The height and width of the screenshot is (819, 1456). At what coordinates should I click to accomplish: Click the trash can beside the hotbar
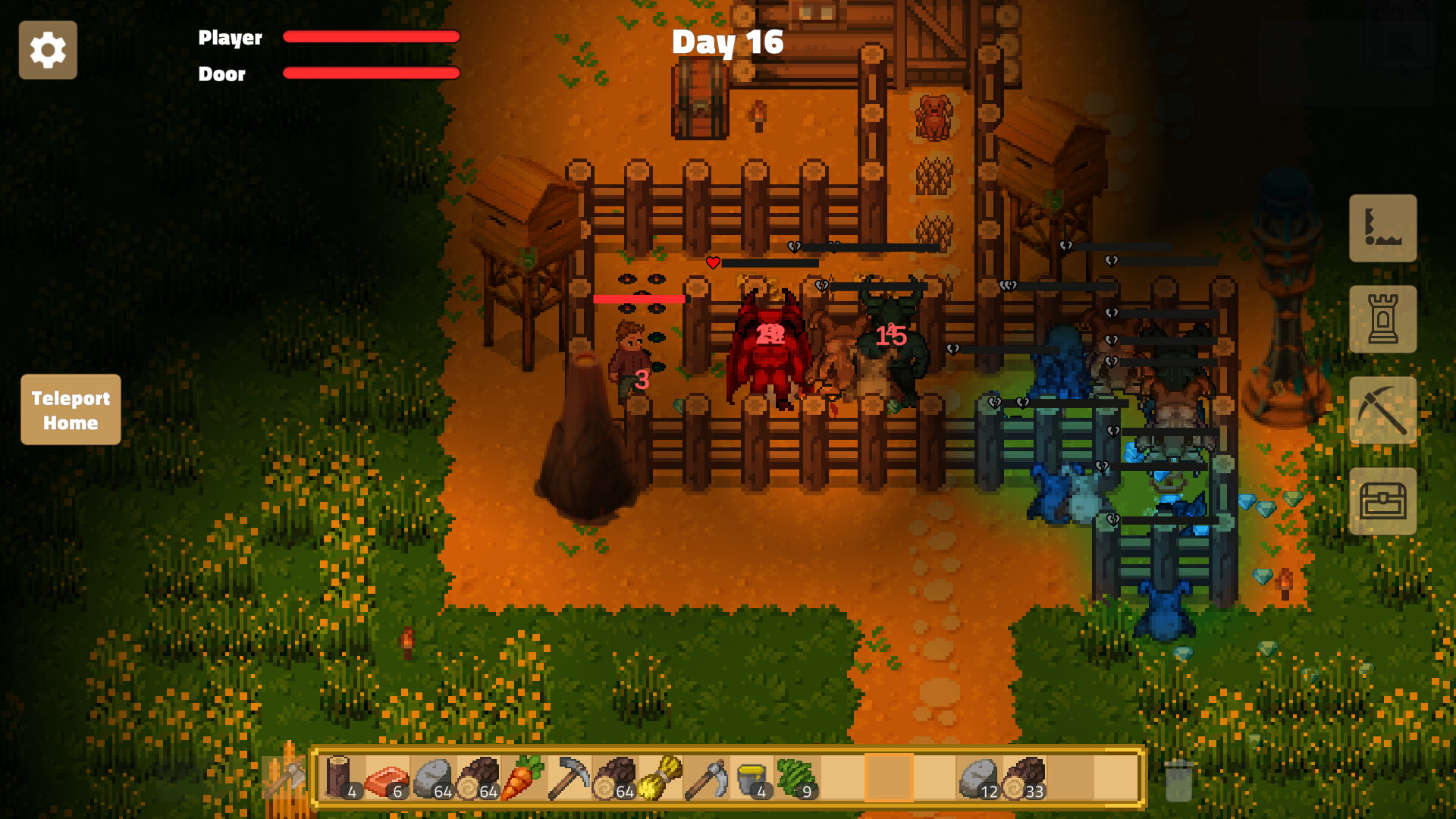(1177, 781)
